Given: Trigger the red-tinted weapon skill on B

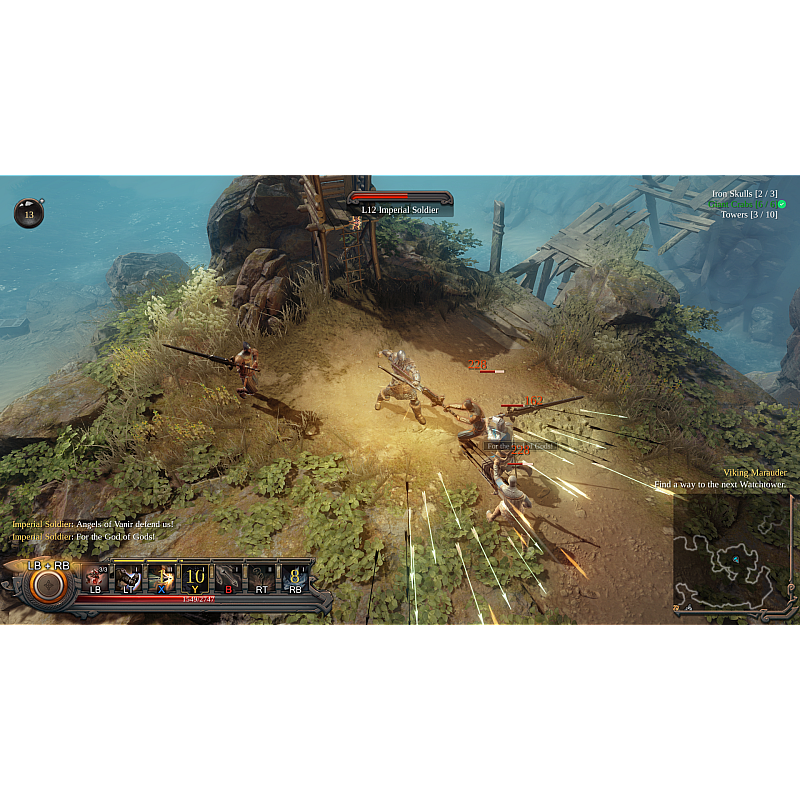Looking at the screenshot, I should (229, 578).
